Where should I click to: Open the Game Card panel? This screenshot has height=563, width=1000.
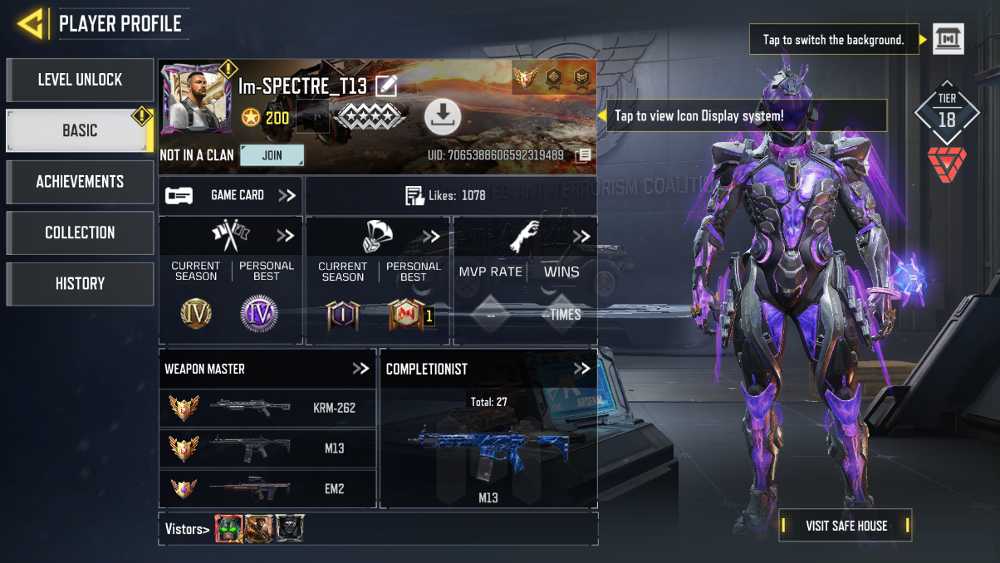231,196
